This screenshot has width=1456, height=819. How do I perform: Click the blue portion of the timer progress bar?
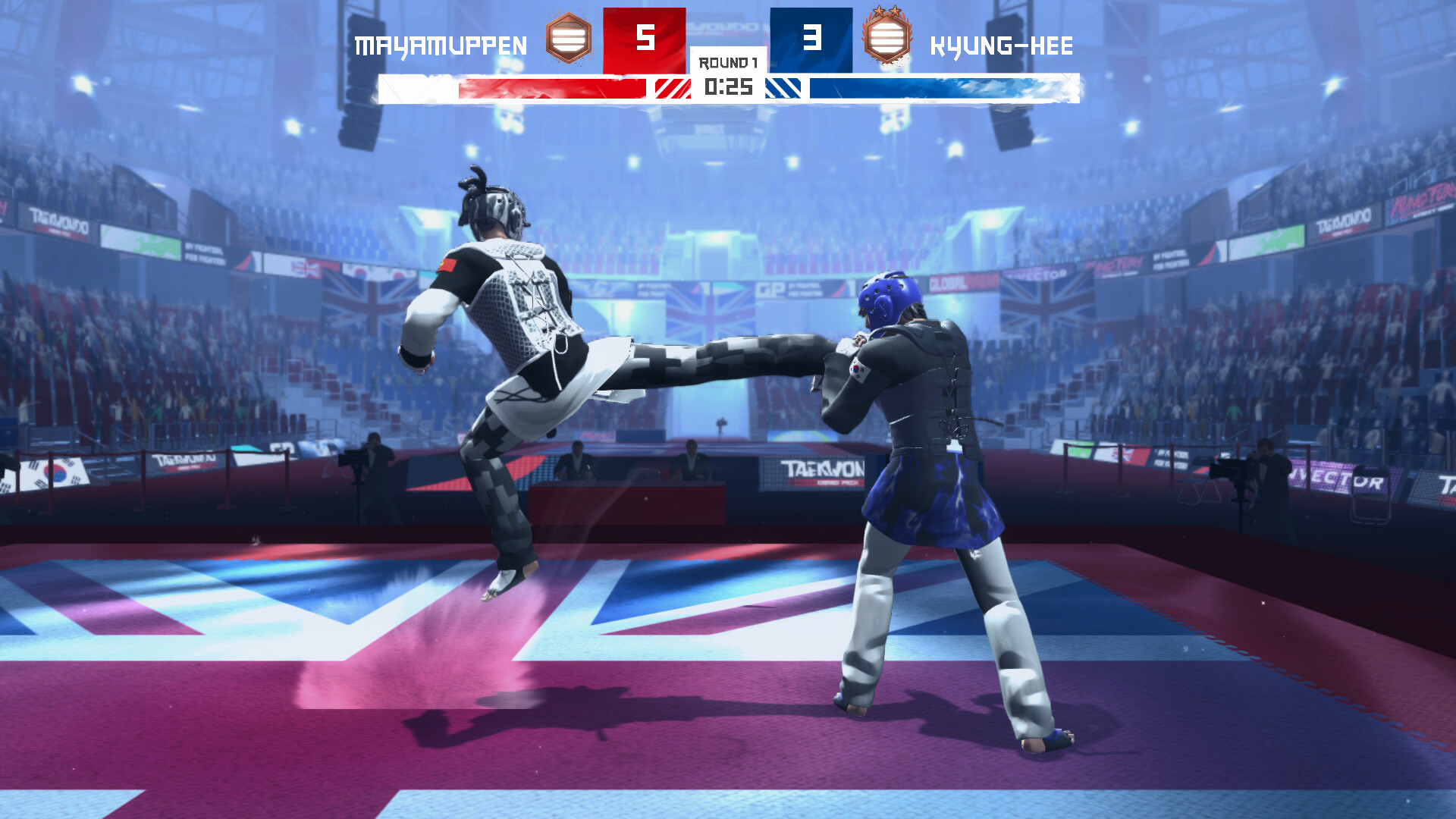[x=933, y=88]
